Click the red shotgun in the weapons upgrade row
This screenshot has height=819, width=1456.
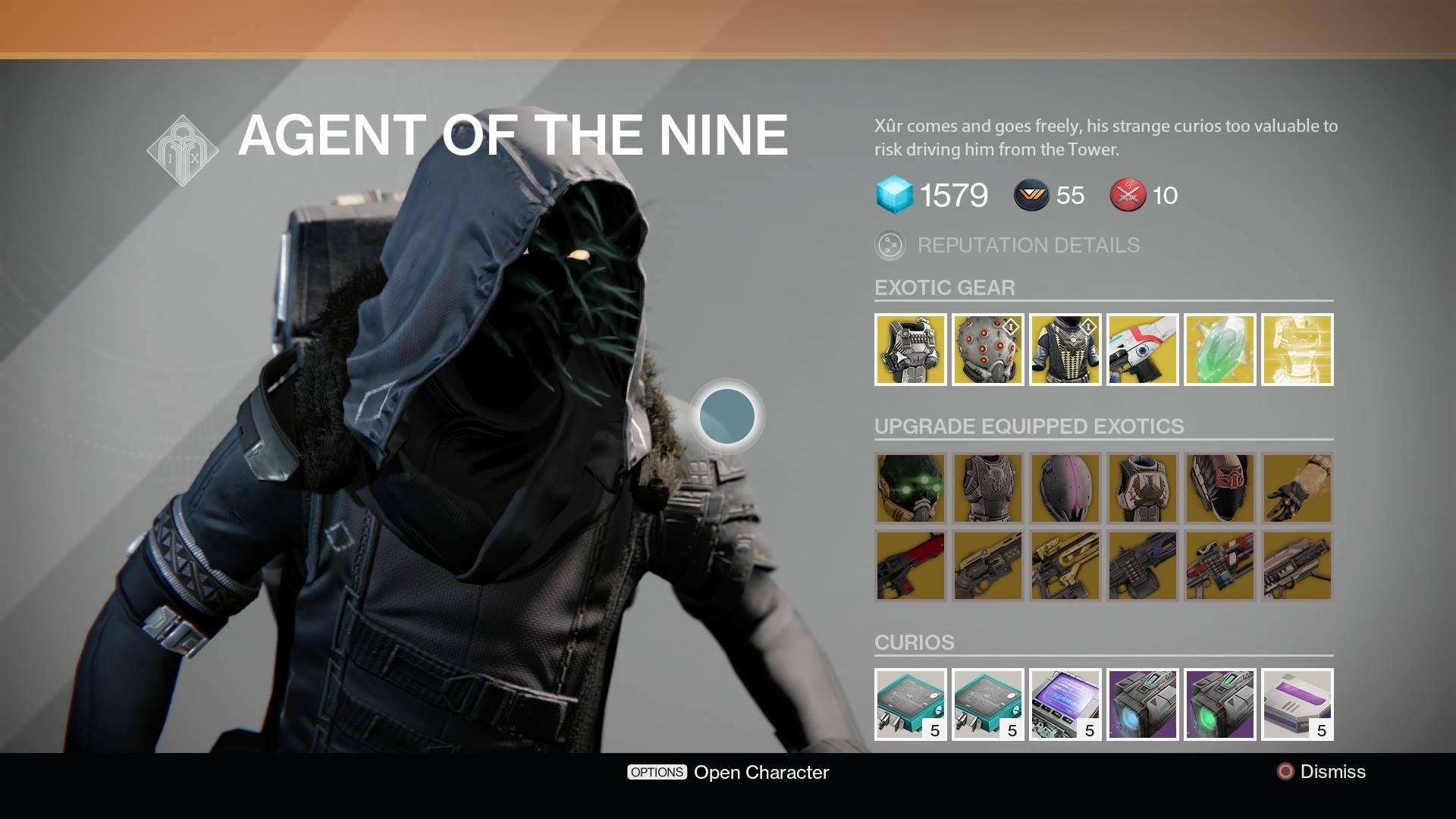coord(909,566)
